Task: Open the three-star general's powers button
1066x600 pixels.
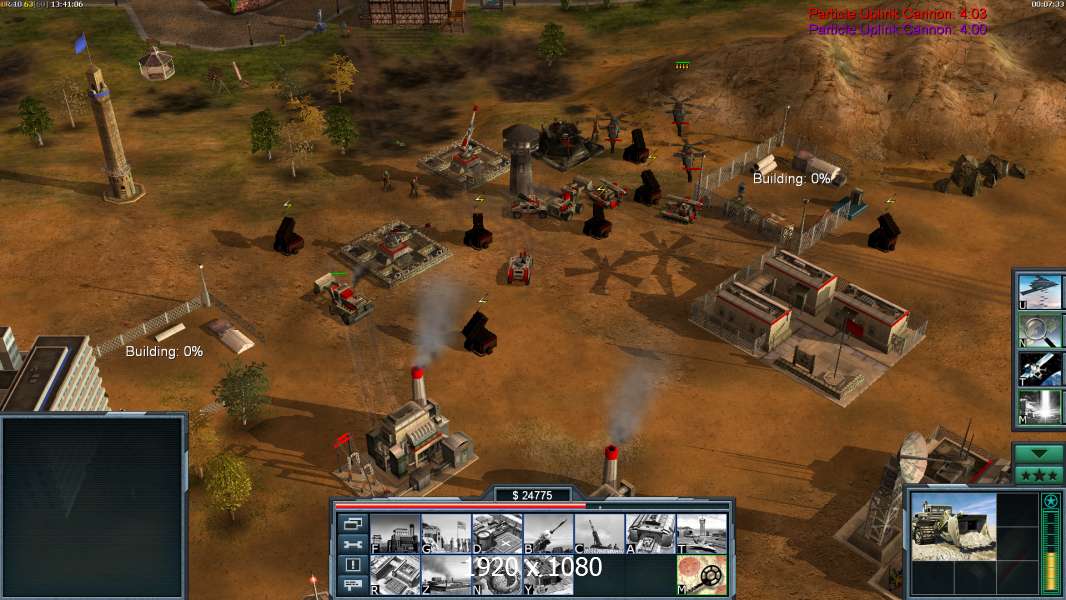Action: (1039, 475)
